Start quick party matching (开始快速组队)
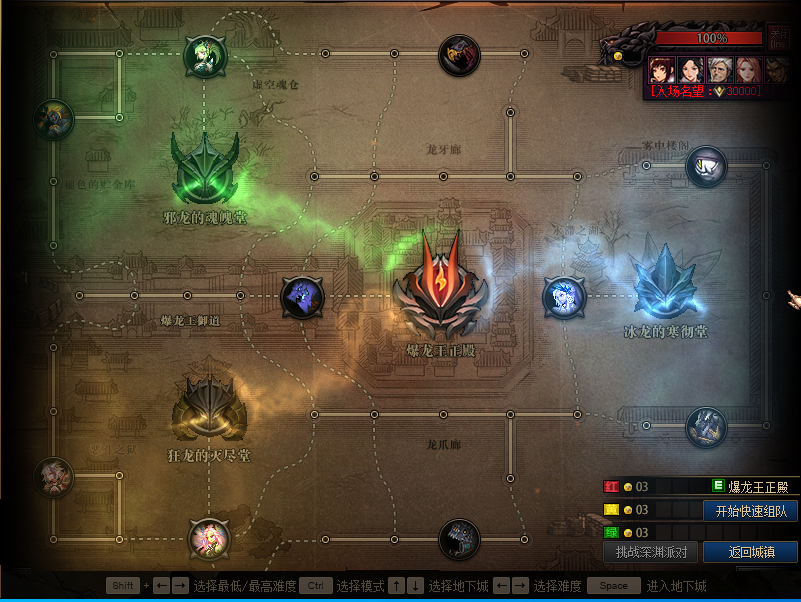801x602 pixels. 750,511
